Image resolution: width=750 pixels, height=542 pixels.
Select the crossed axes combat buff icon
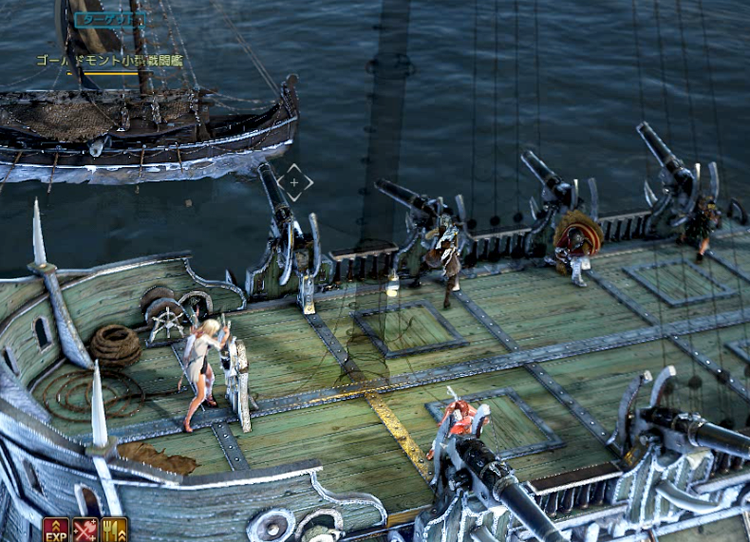[85, 530]
